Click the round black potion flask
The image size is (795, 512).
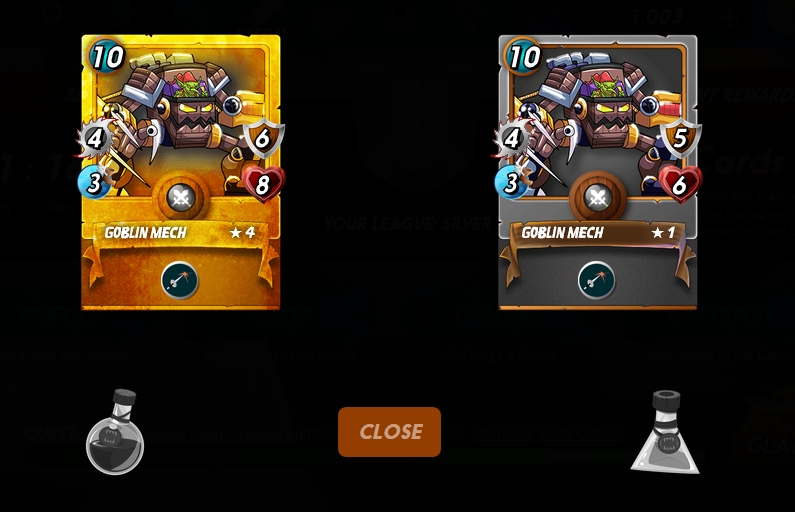[x=115, y=434]
